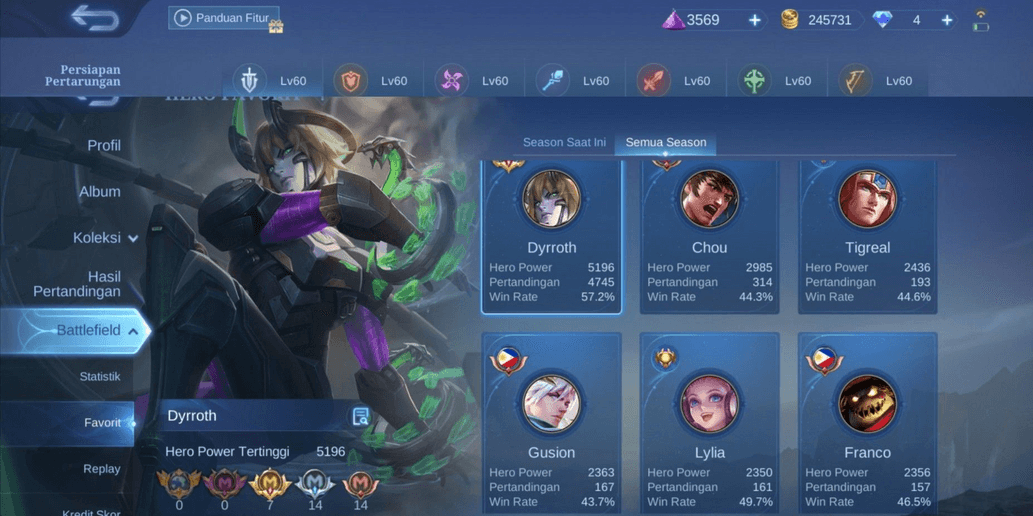This screenshot has width=1033, height=516.
Task: Add more purple tickets with plus button
Action: (x=754, y=20)
